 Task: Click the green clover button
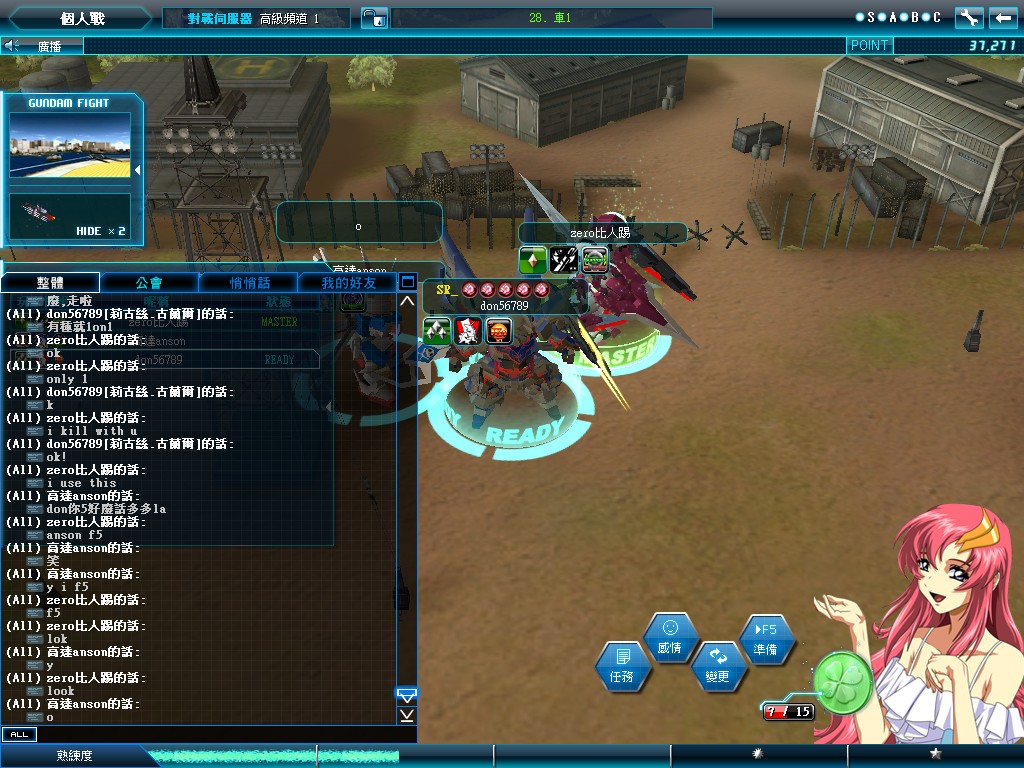pyautogui.click(x=842, y=681)
